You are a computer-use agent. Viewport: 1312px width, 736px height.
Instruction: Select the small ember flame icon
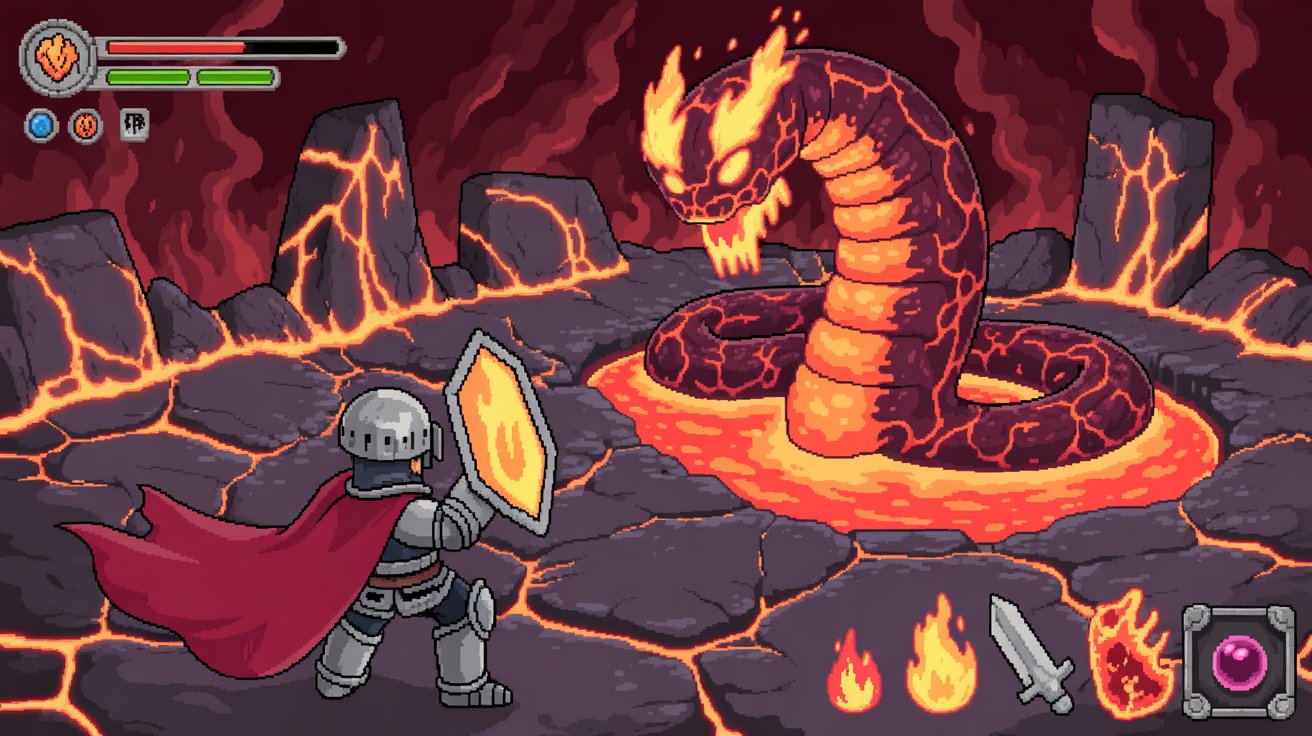pyautogui.click(x=855, y=670)
